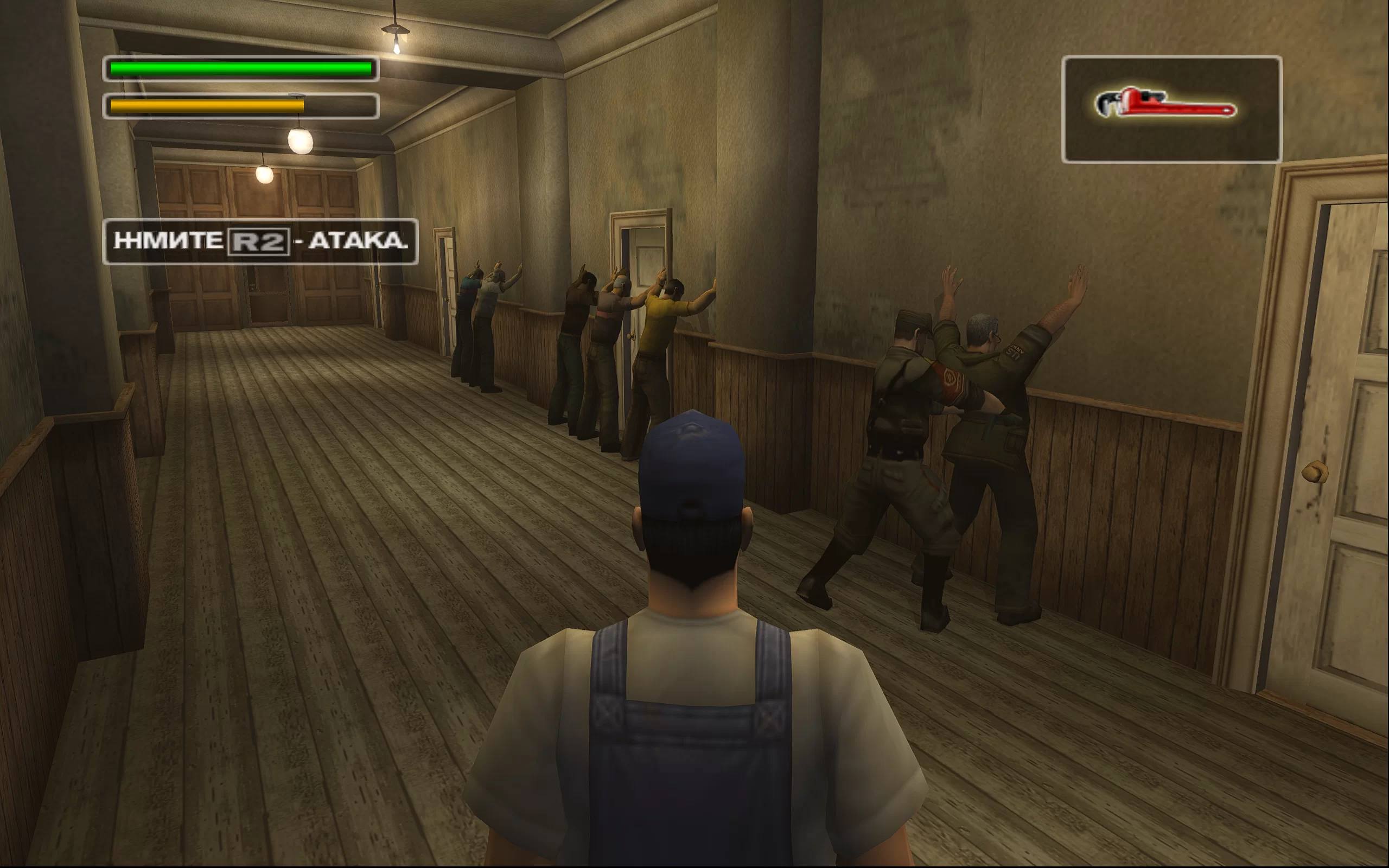Select the red pipe wrench weapon slot

(x=1171, y=108)
